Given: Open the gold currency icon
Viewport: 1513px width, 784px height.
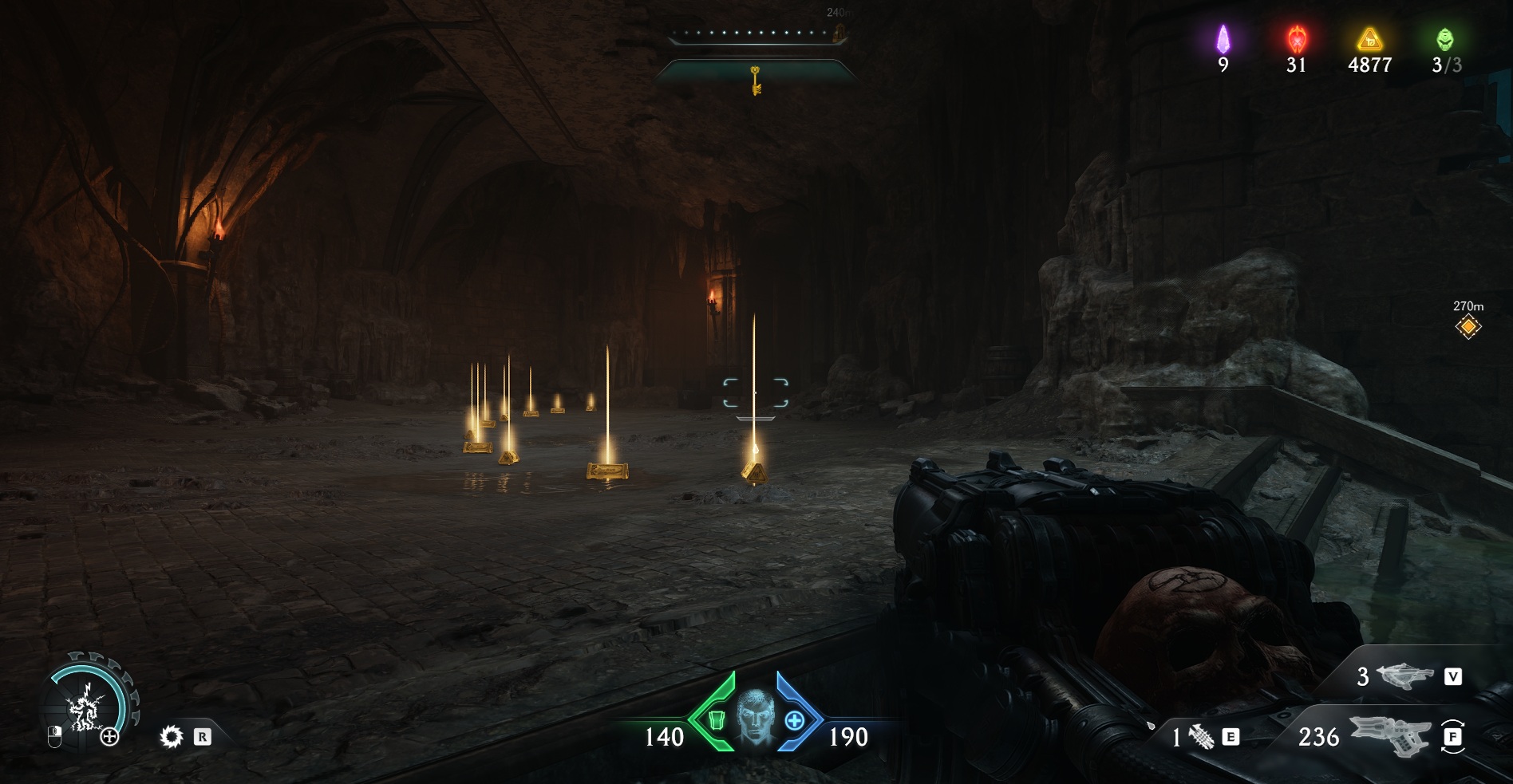Looking at the screenshot, I should tap(1369, 39).
